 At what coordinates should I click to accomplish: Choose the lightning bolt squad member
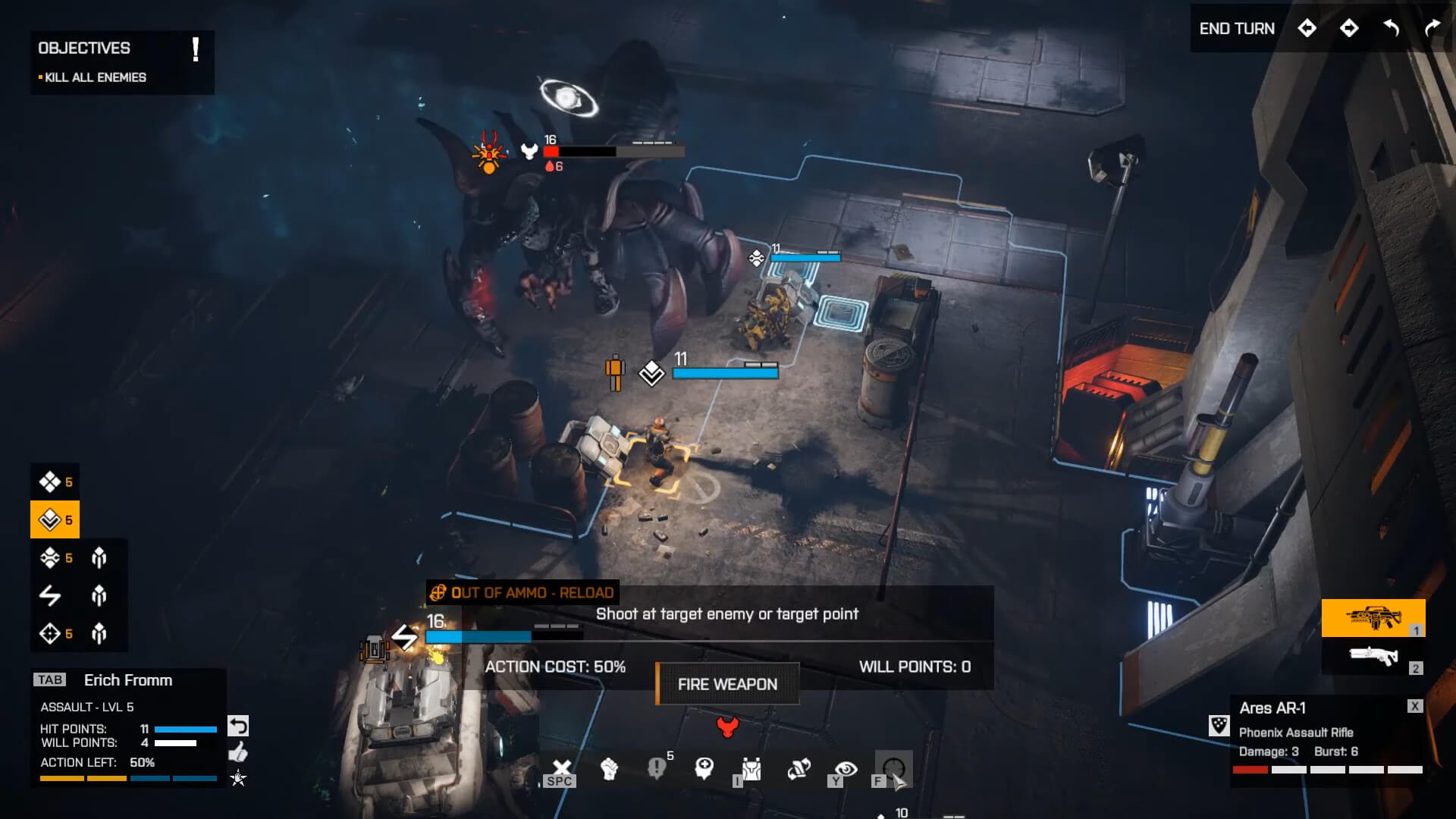[50, 595]
